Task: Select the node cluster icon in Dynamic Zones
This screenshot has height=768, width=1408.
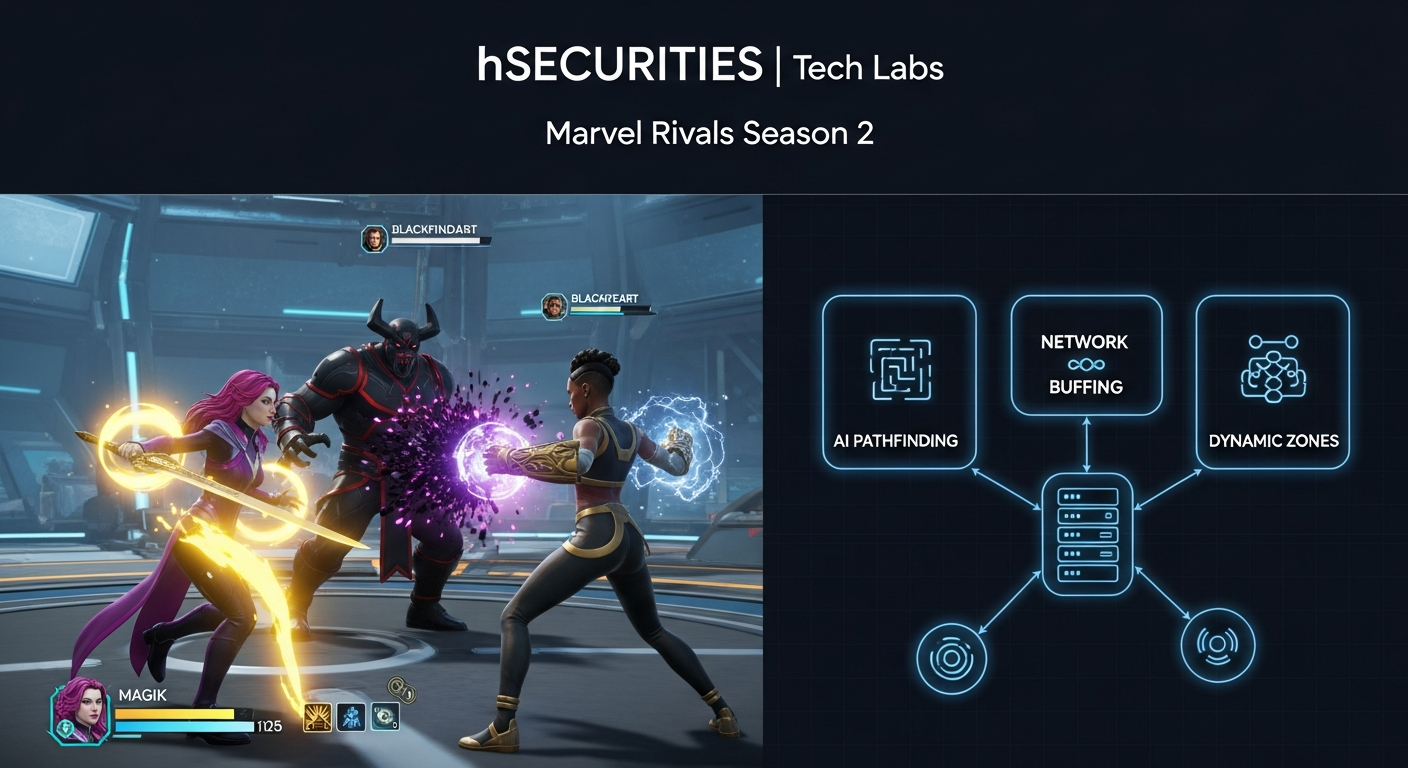Action: [x=1273, y=369]
